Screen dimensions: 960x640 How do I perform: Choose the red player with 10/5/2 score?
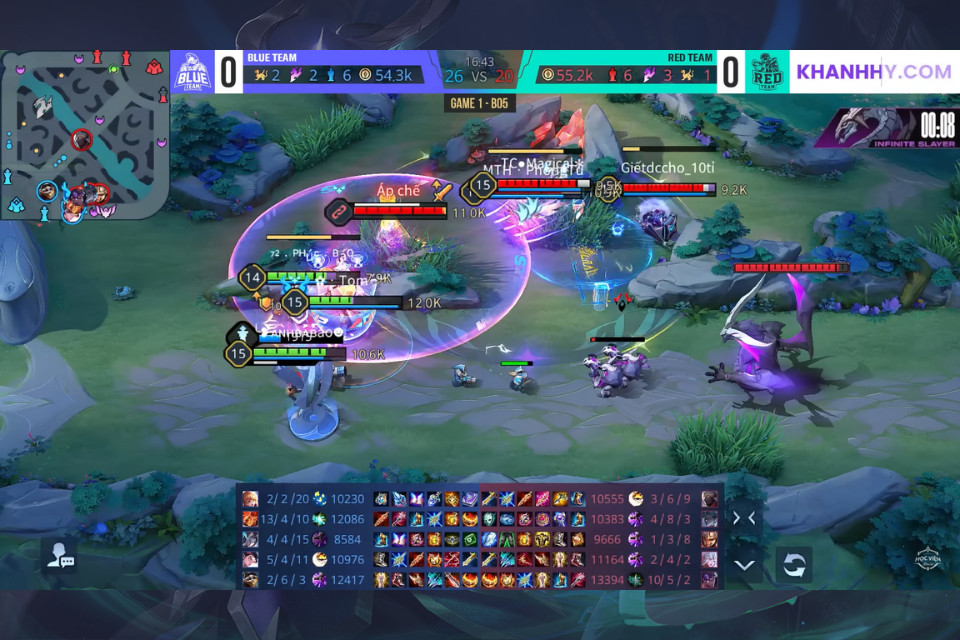click(710, 579)
